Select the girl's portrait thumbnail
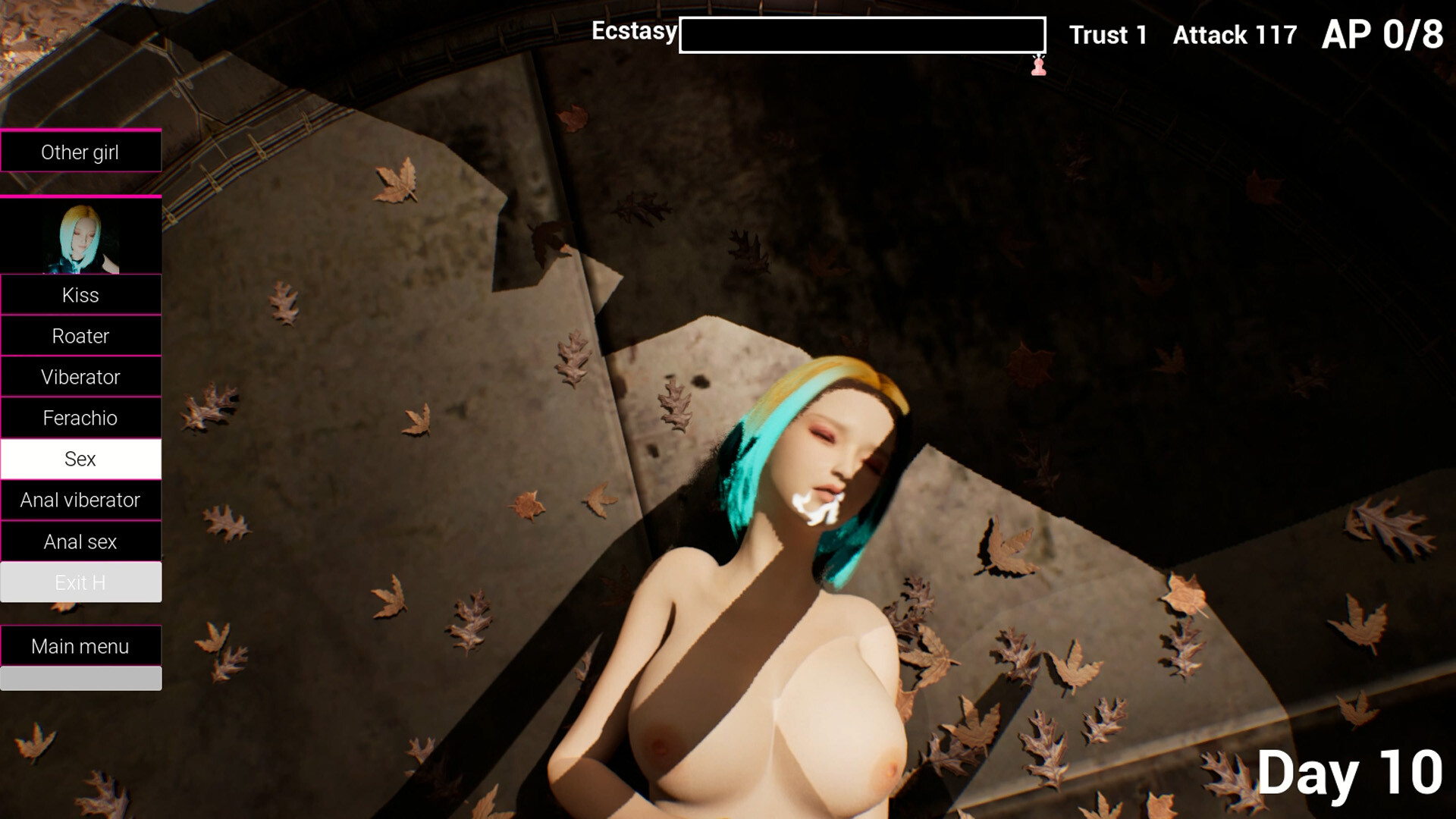The height and width of the screenshot is (819, 1456). coord(81,236)
